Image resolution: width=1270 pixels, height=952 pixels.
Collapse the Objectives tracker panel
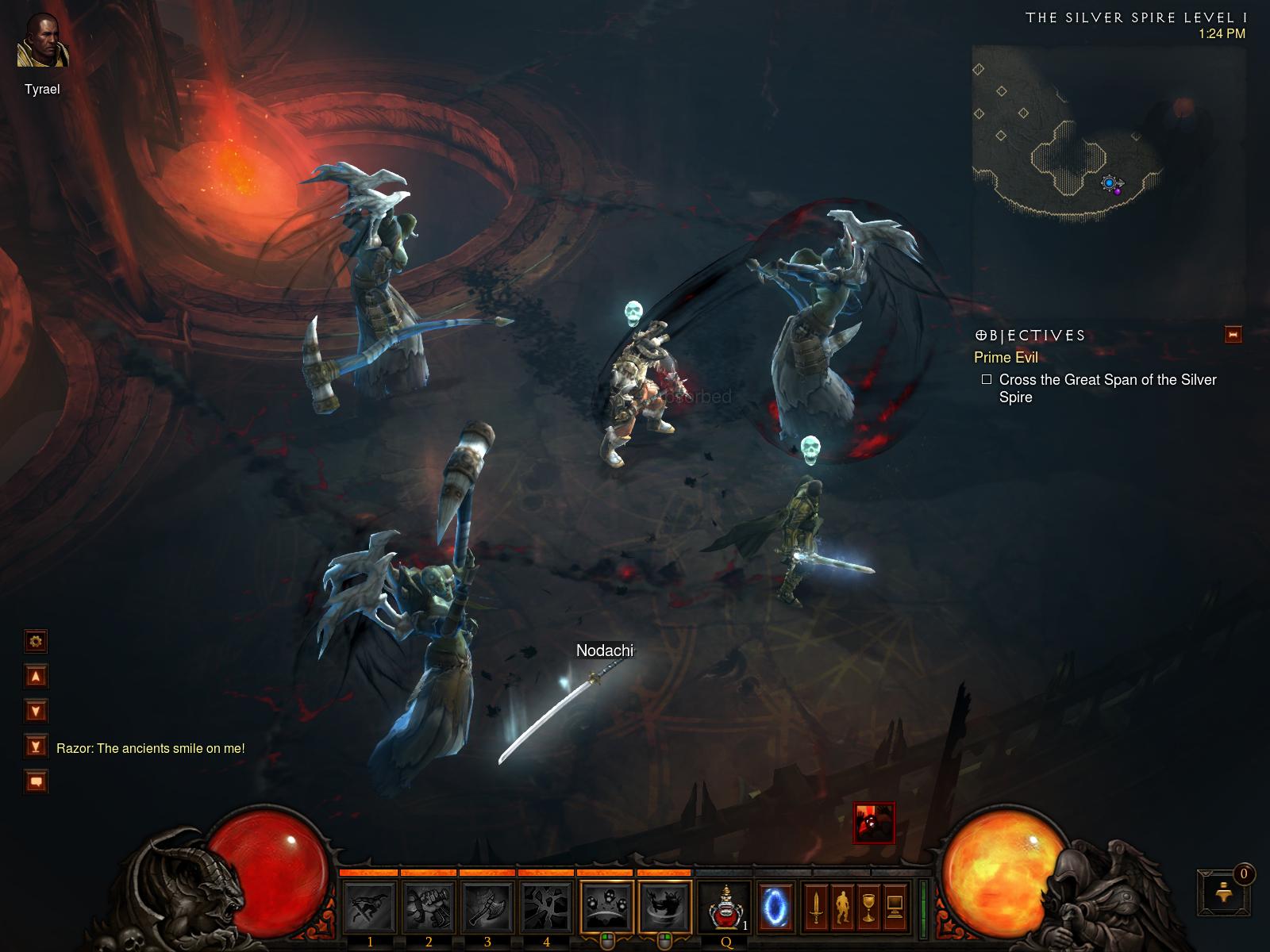pyautogui.click(x=1233, y=335)
